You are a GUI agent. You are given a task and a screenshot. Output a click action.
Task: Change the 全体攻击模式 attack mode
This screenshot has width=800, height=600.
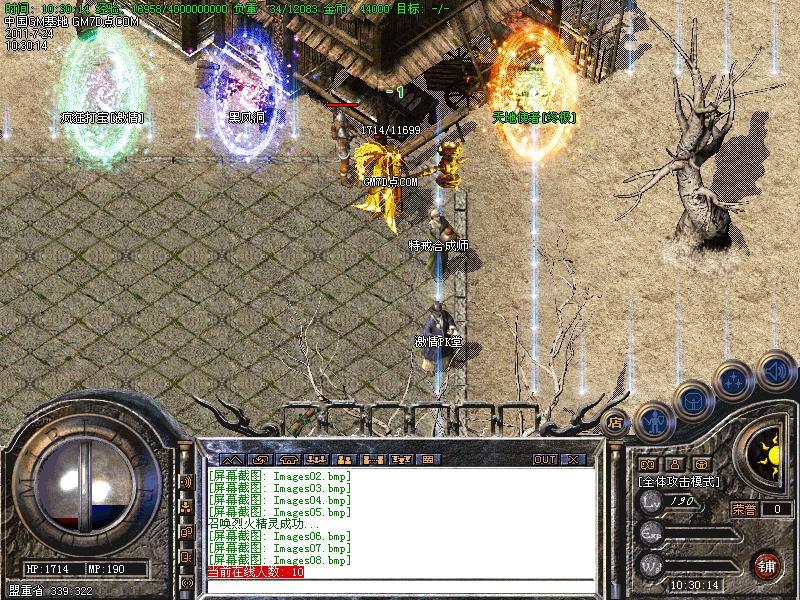coord(679,481)
